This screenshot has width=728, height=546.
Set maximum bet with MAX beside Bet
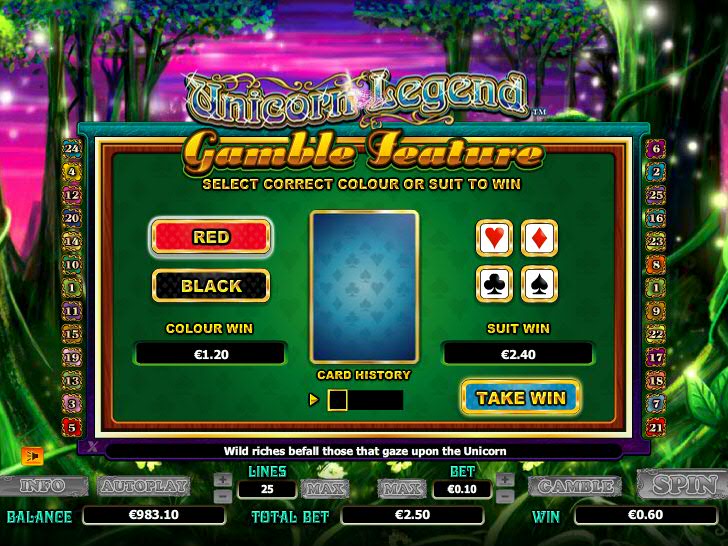[x=400, y=488]
